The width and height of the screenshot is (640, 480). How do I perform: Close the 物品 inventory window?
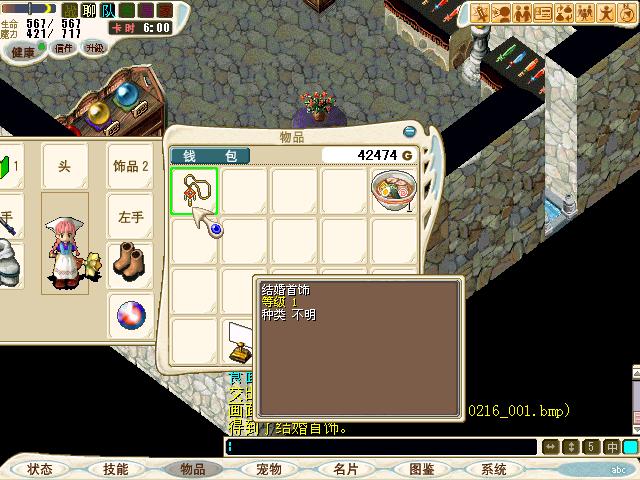click(x=409, y=132)
